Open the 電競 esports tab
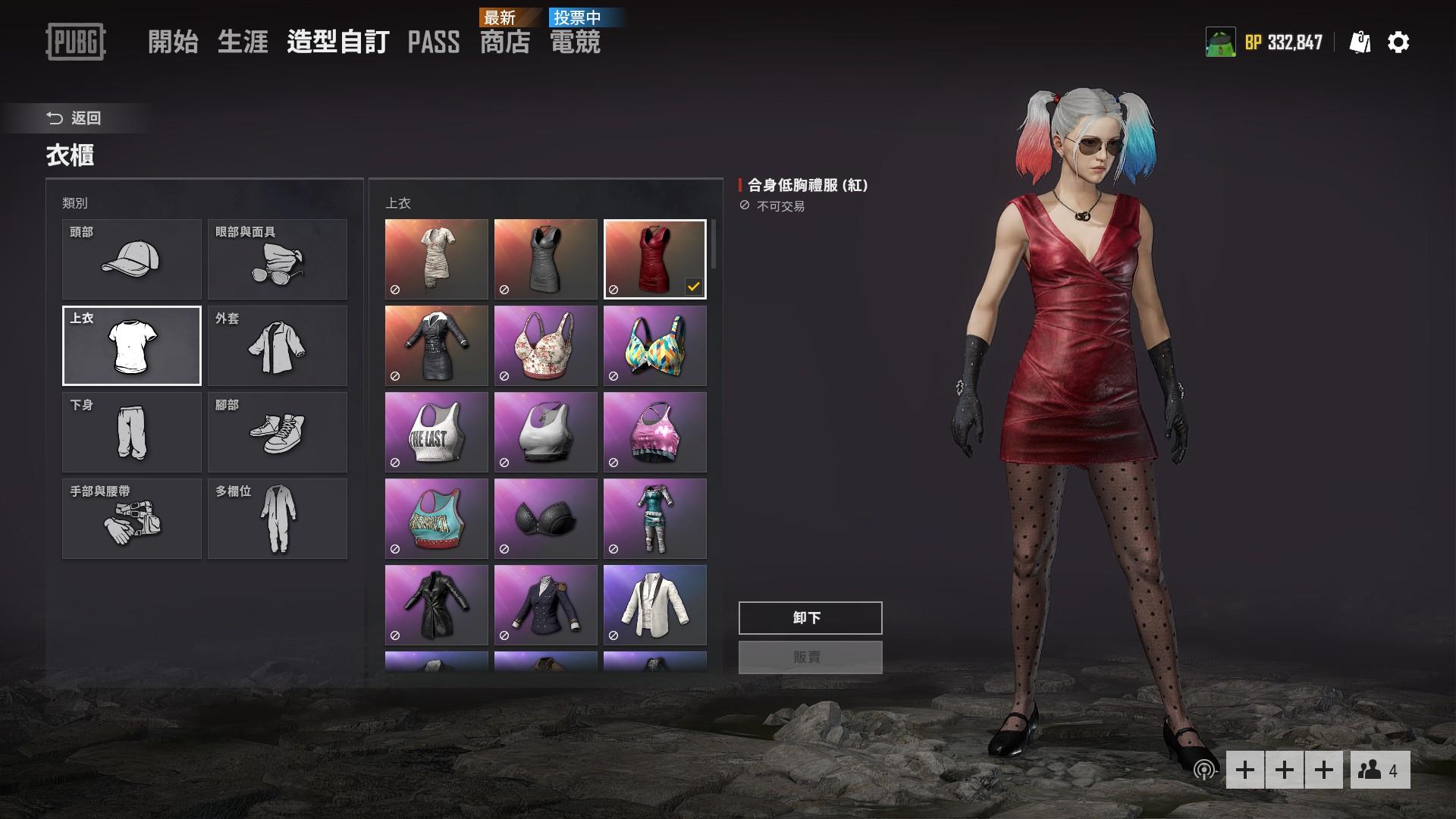Screen dimensions: 1456x819 pyautogui.click(x=575, y=42)
